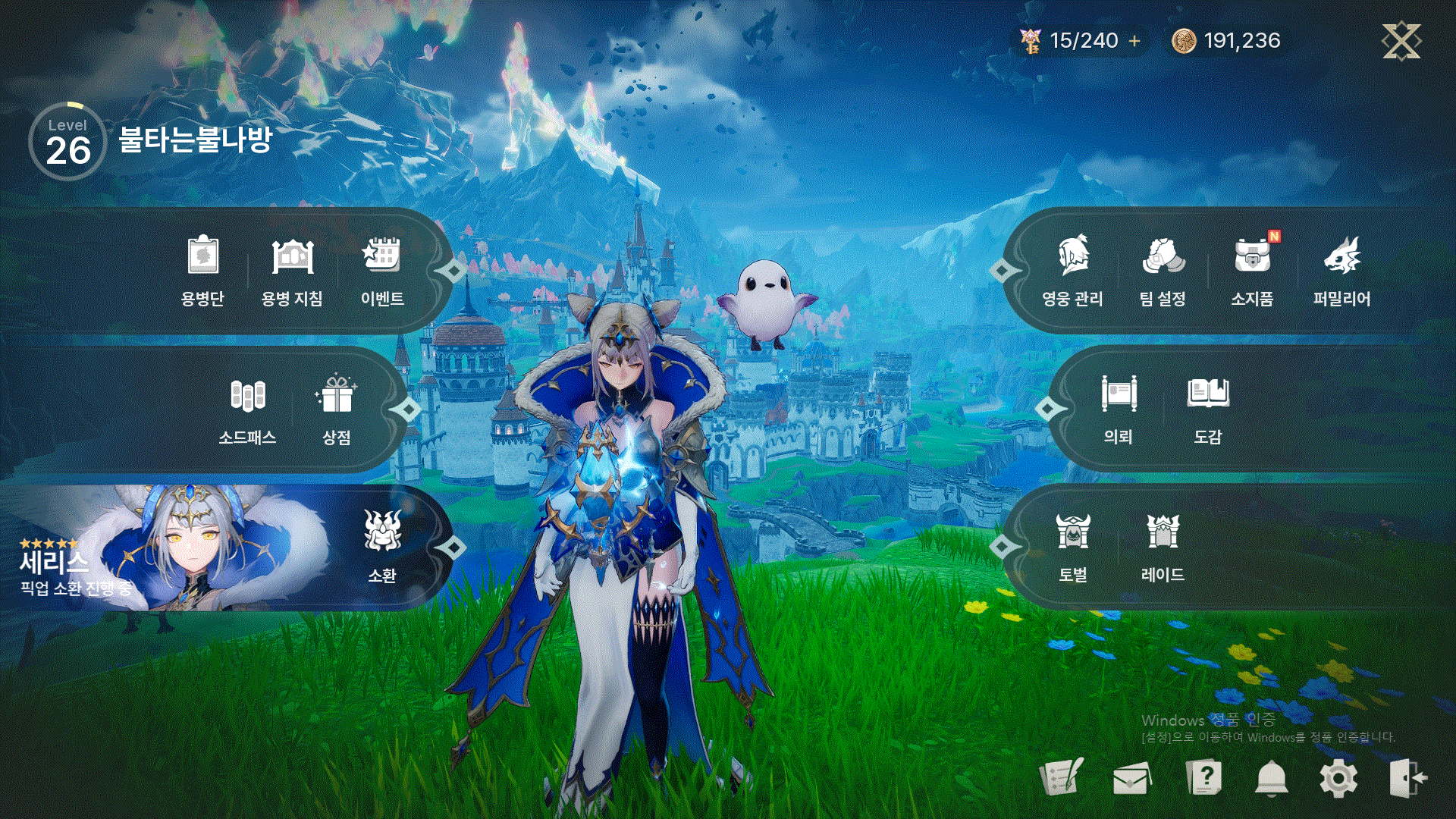
Task: Open the 소드패스 menu
Action: [247, 409]
